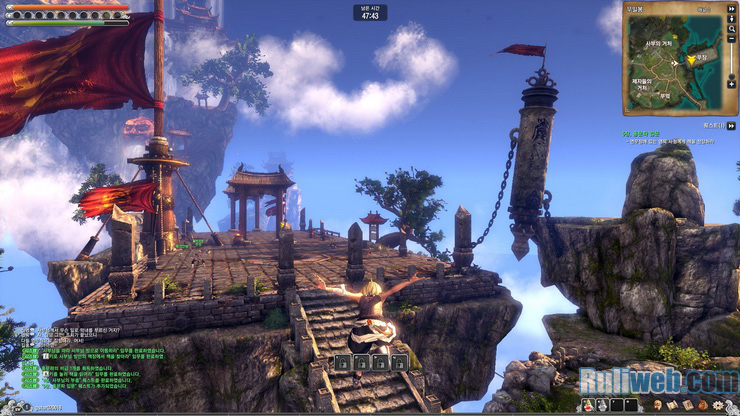
Task: Collapse the quest tracker arrow button
Action: click(x=733, y=126)
